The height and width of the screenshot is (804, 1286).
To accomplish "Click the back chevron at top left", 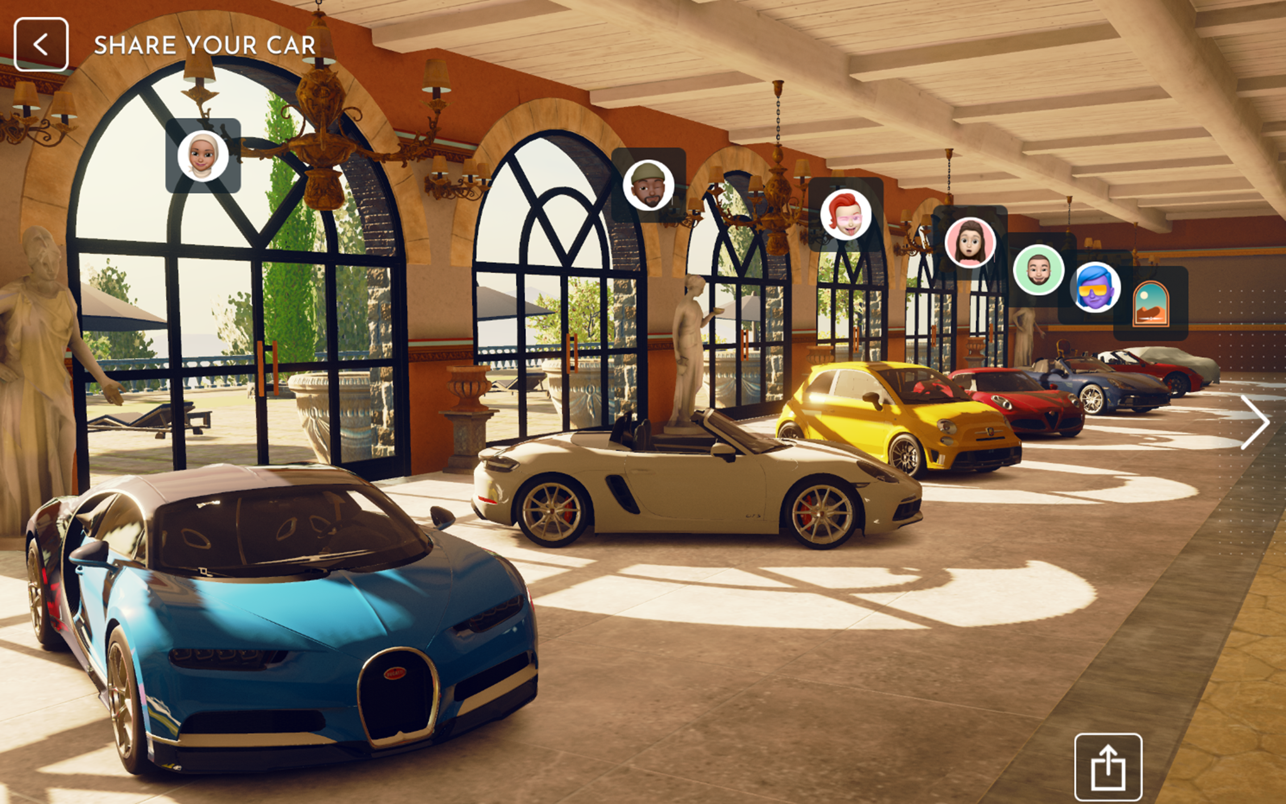I will click(x=41, y=44).
